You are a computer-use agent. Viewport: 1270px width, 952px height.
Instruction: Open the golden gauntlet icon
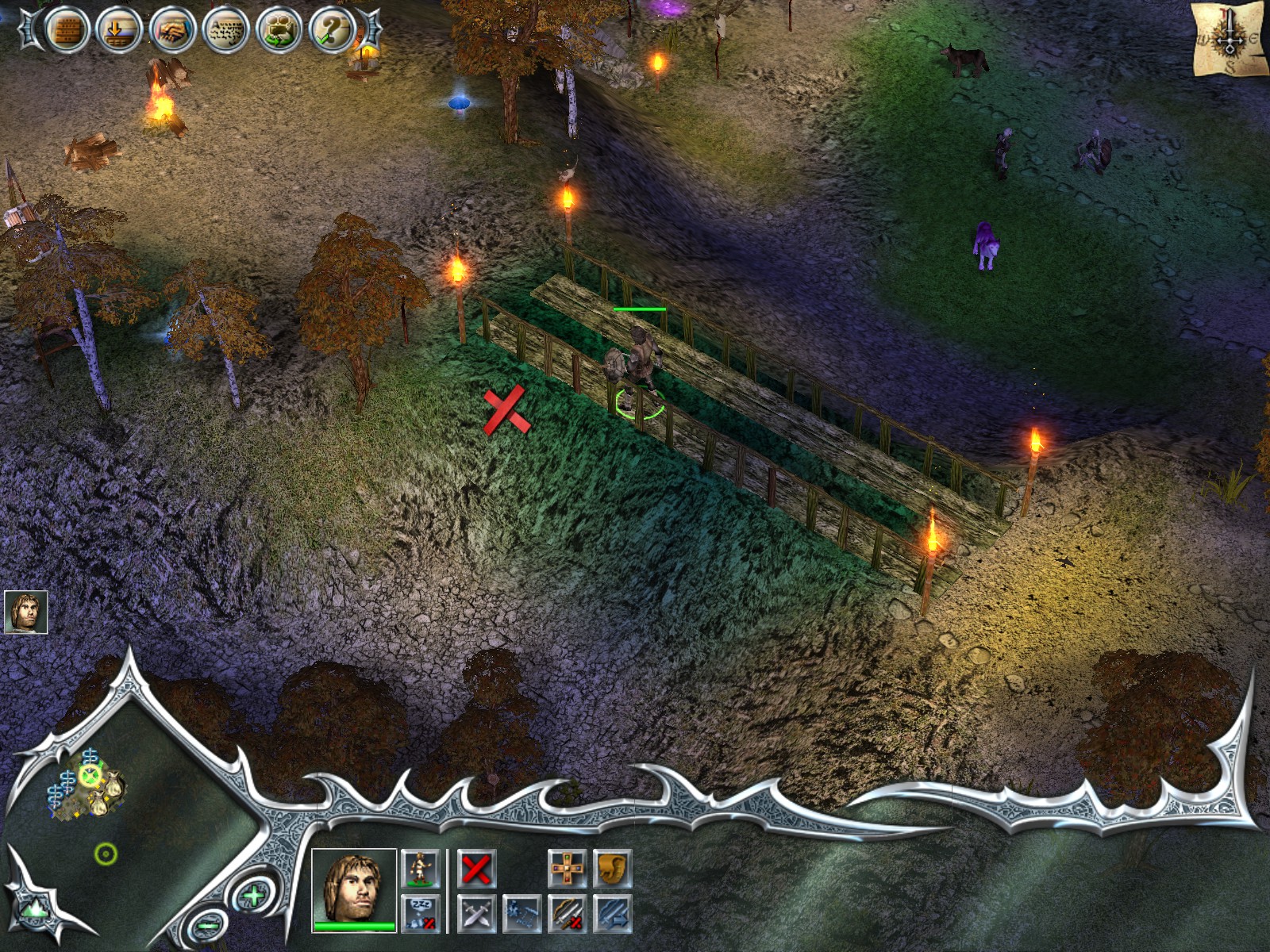pyautogui.click(x=612, y=869)
